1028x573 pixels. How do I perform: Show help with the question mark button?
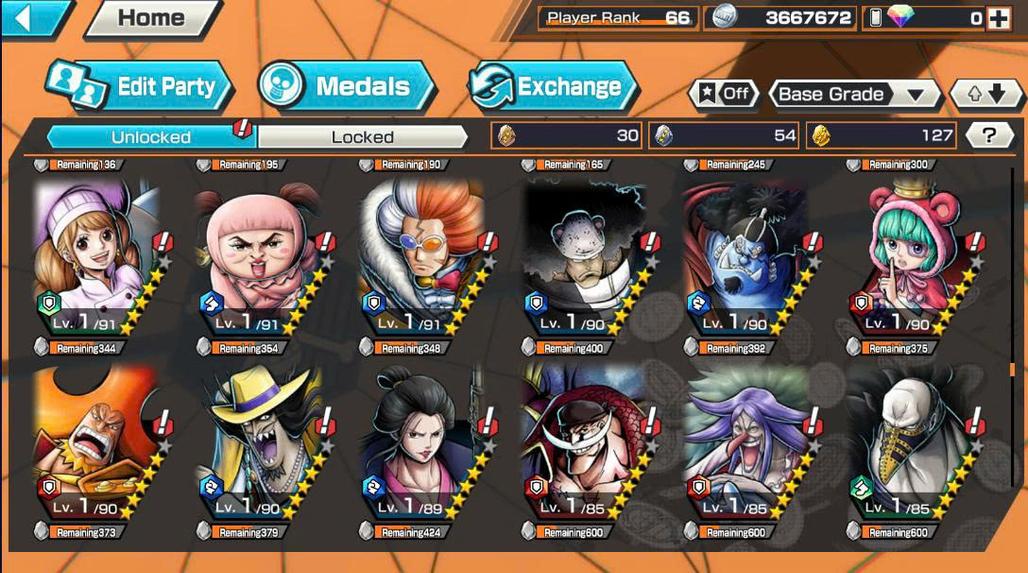coord(988,136)
